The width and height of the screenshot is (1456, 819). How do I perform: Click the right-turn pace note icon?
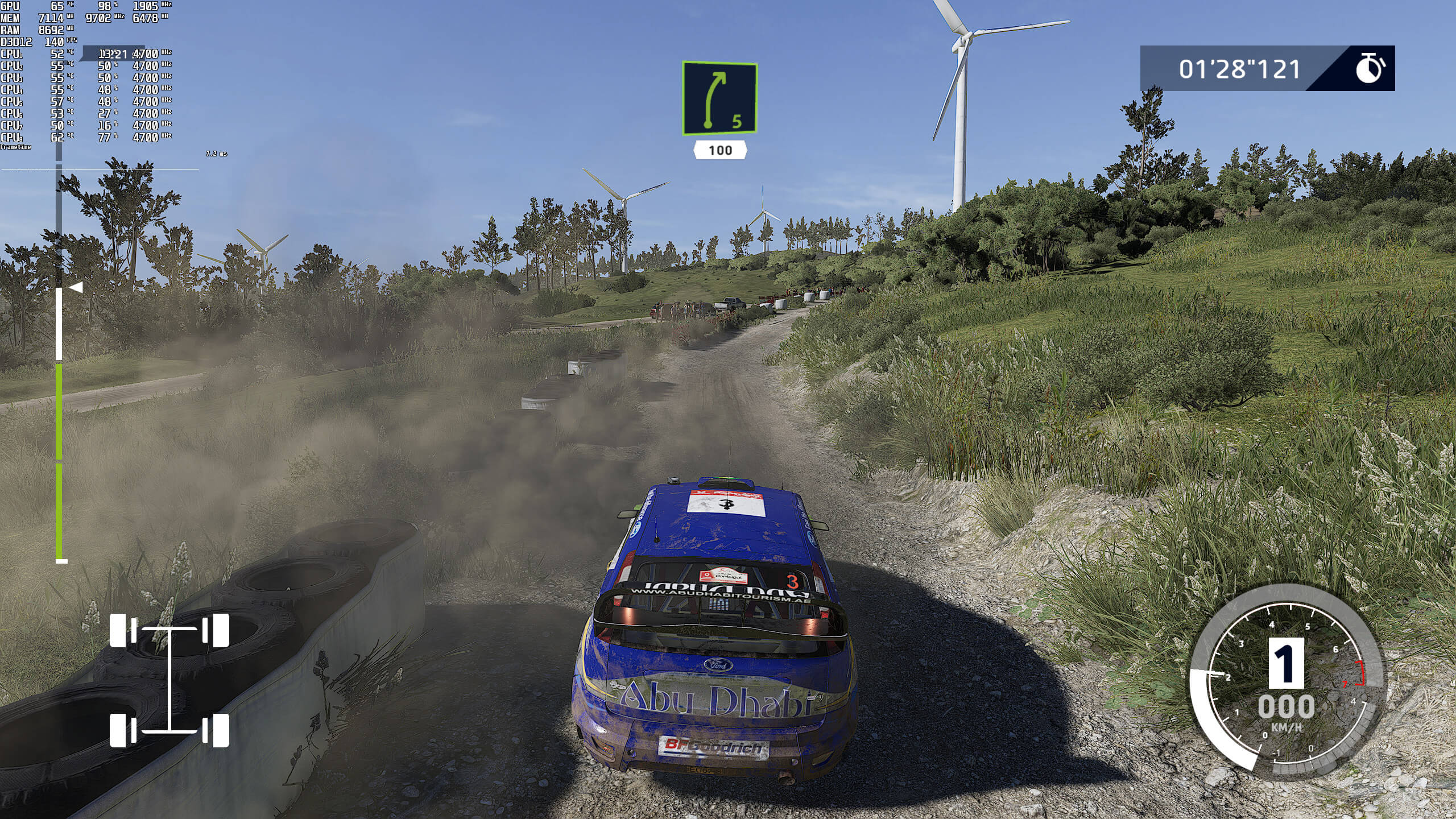[x=719, y=99]
